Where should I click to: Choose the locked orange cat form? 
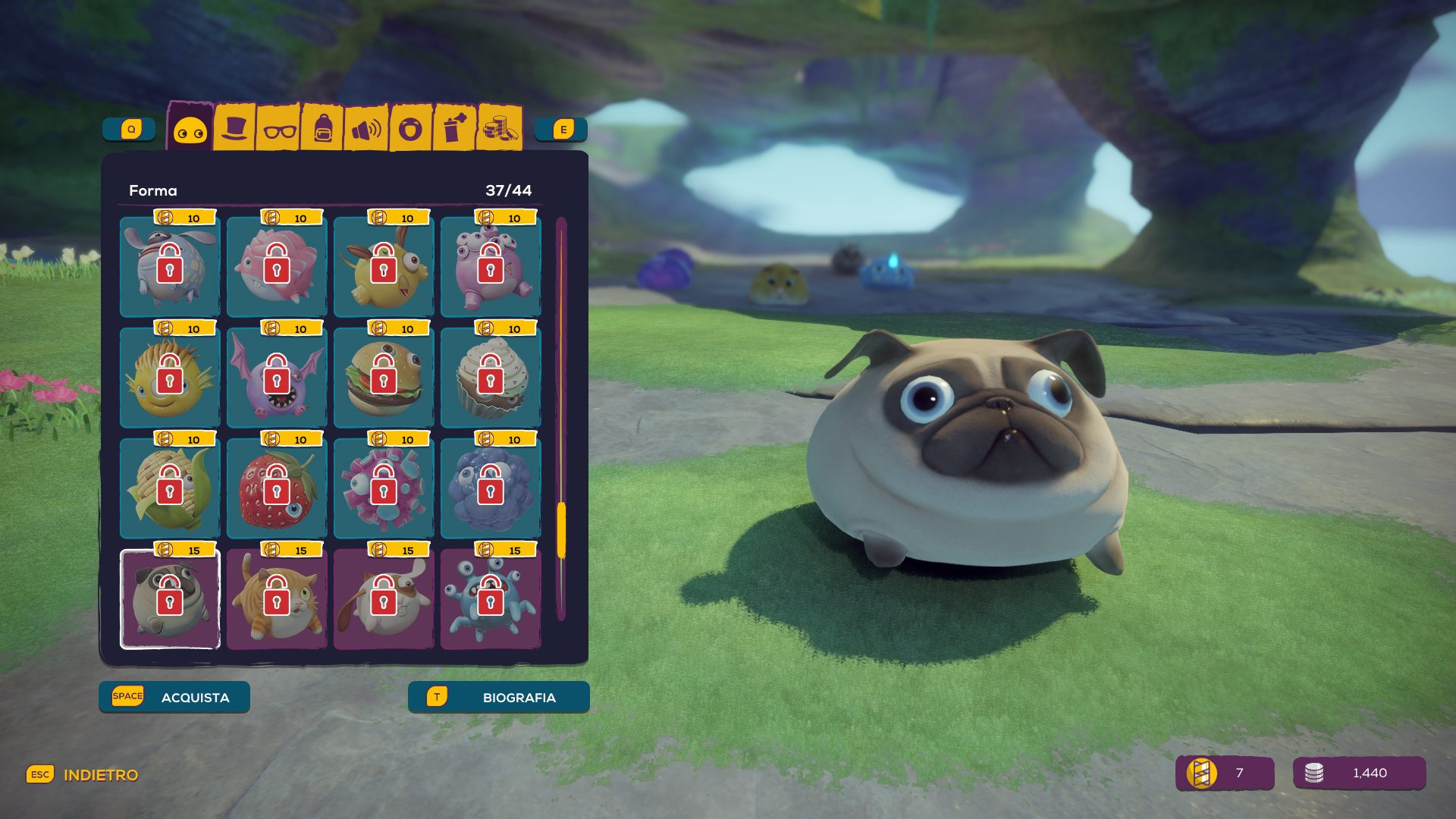pyautogui.click(x=277, y=600)
